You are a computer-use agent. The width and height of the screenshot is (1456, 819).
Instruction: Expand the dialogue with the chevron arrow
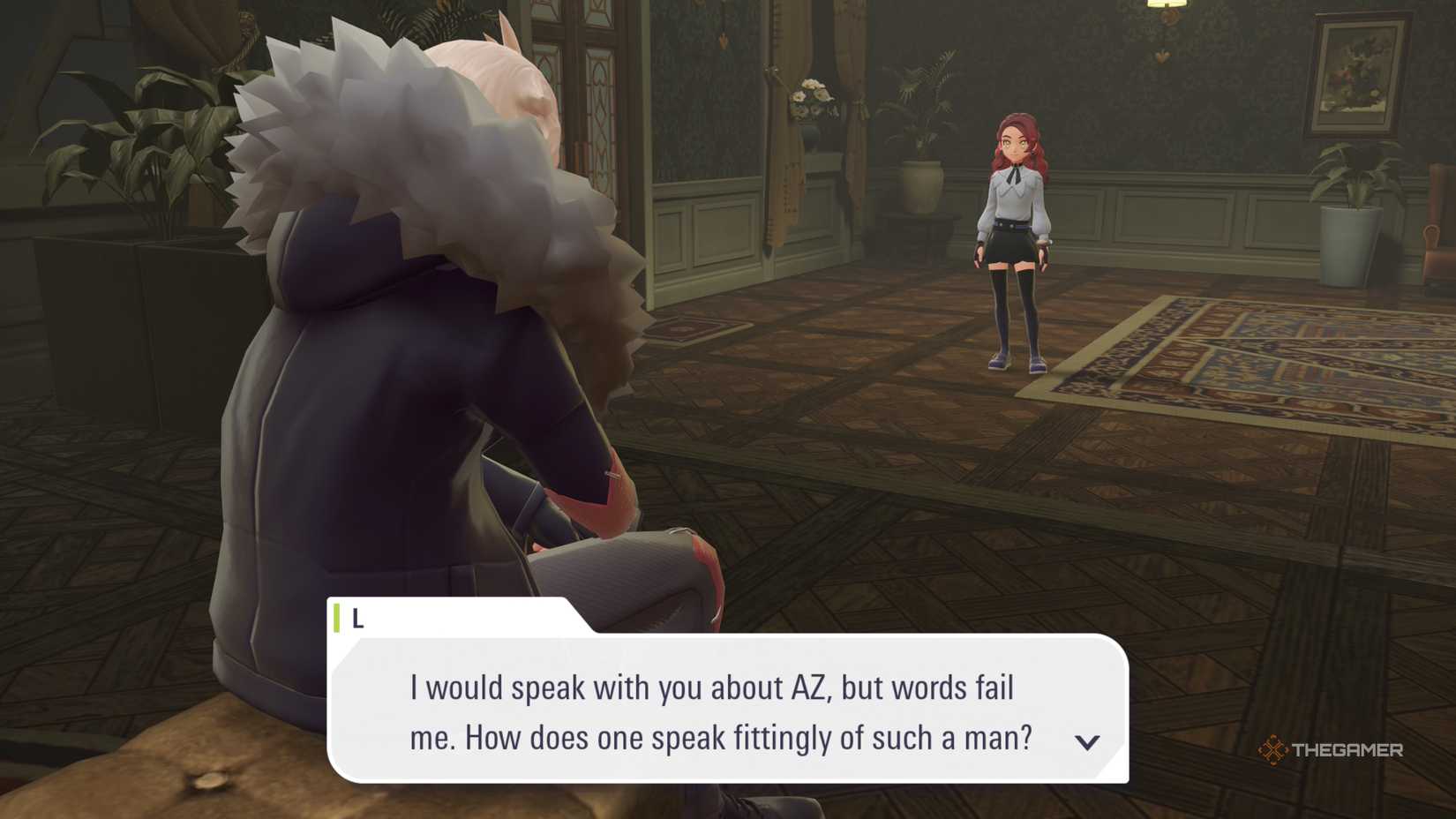[x=1089, y=742]
